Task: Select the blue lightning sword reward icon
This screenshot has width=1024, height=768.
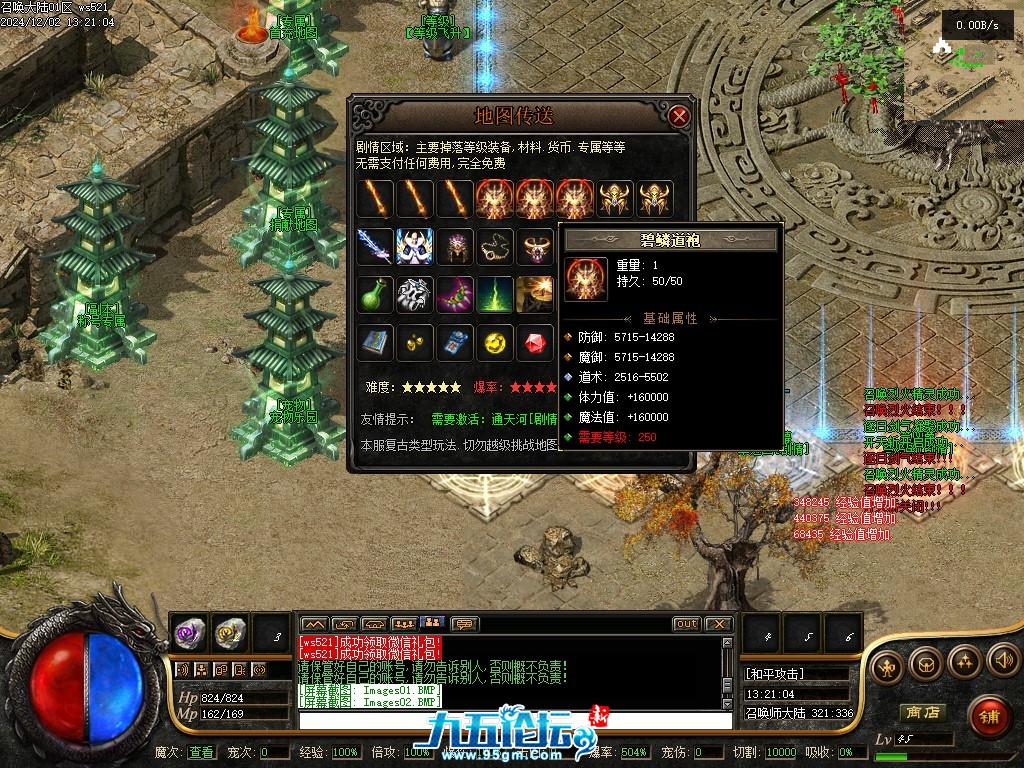Action: click(x=375, y=246)
